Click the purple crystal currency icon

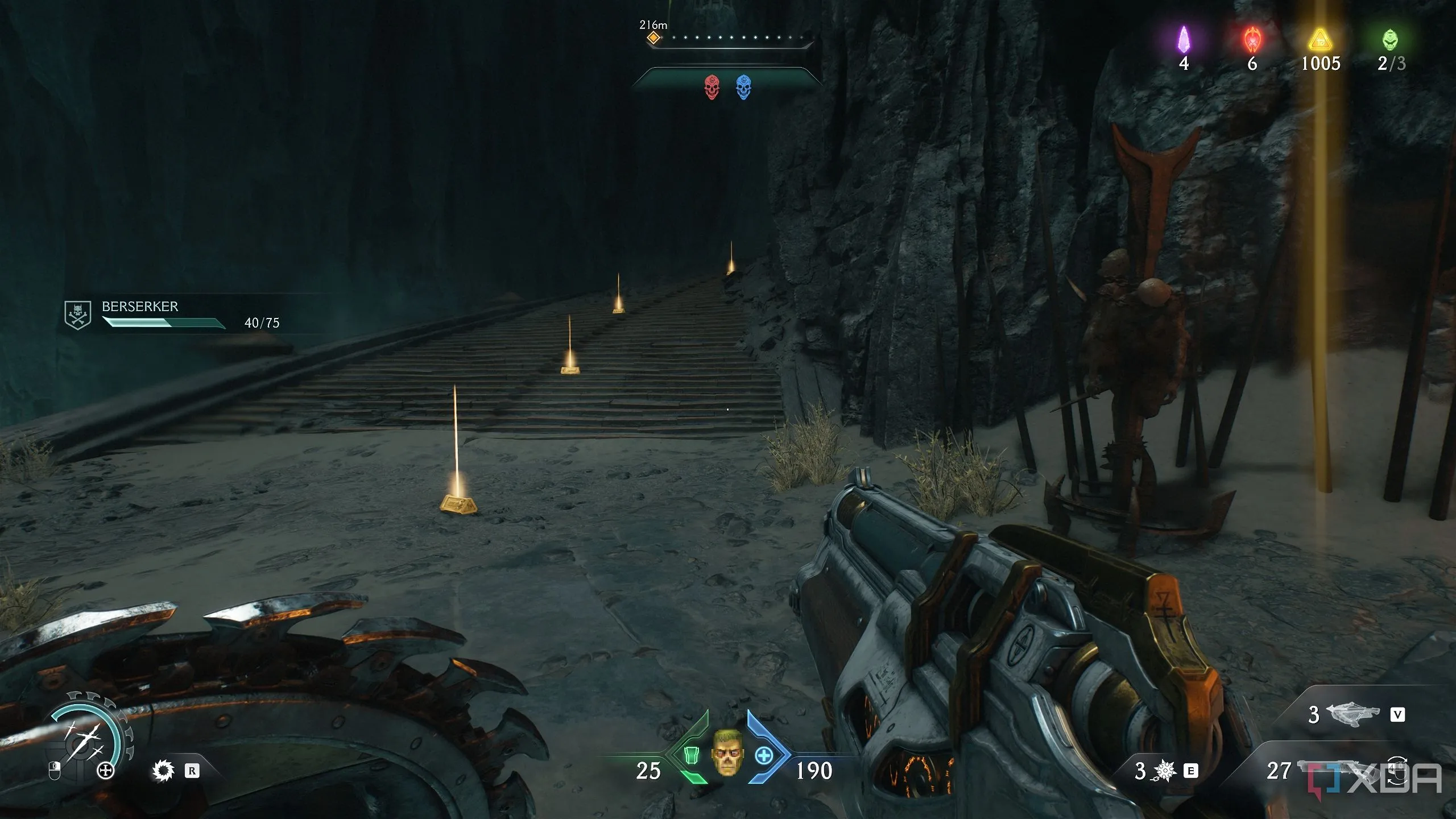point(1184,39)
